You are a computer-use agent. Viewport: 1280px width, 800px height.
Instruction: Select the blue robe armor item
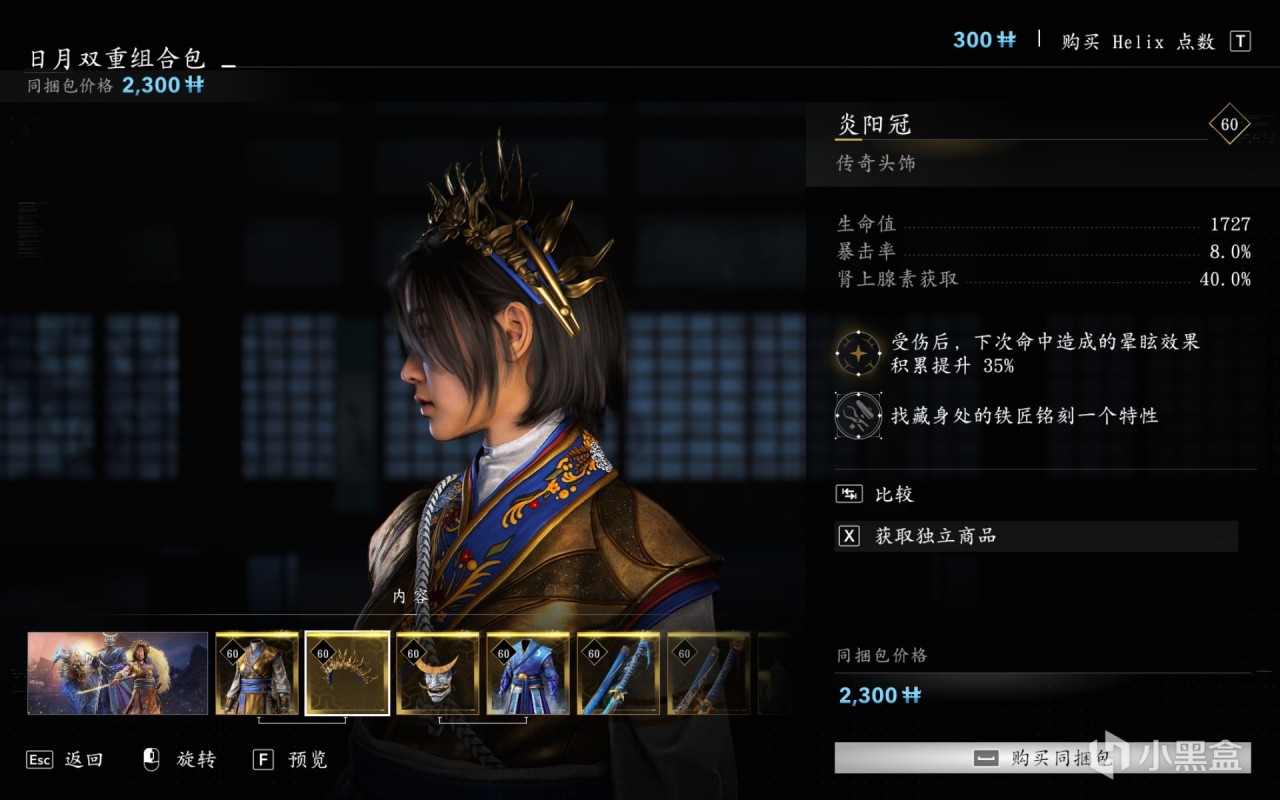528,673
